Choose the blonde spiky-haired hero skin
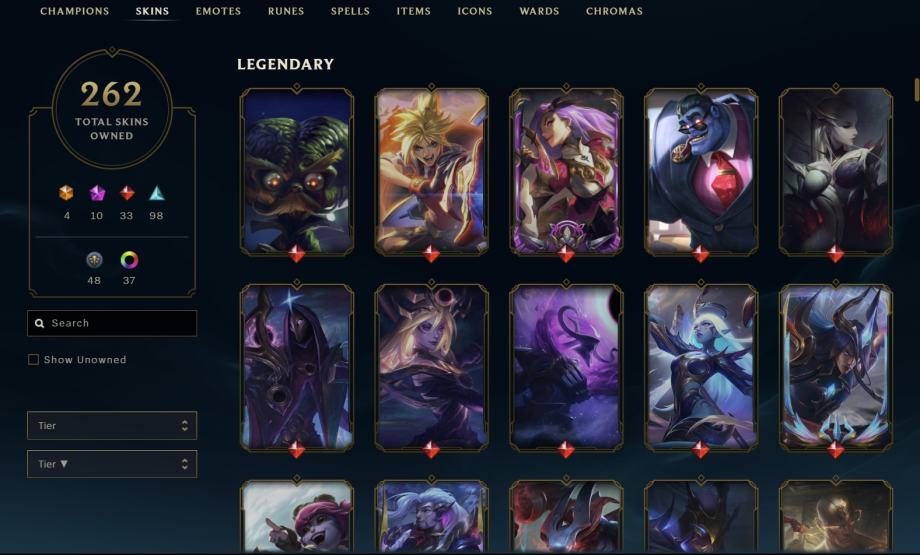The width and height of the screenshot is (920, 555). click(431, 170)
